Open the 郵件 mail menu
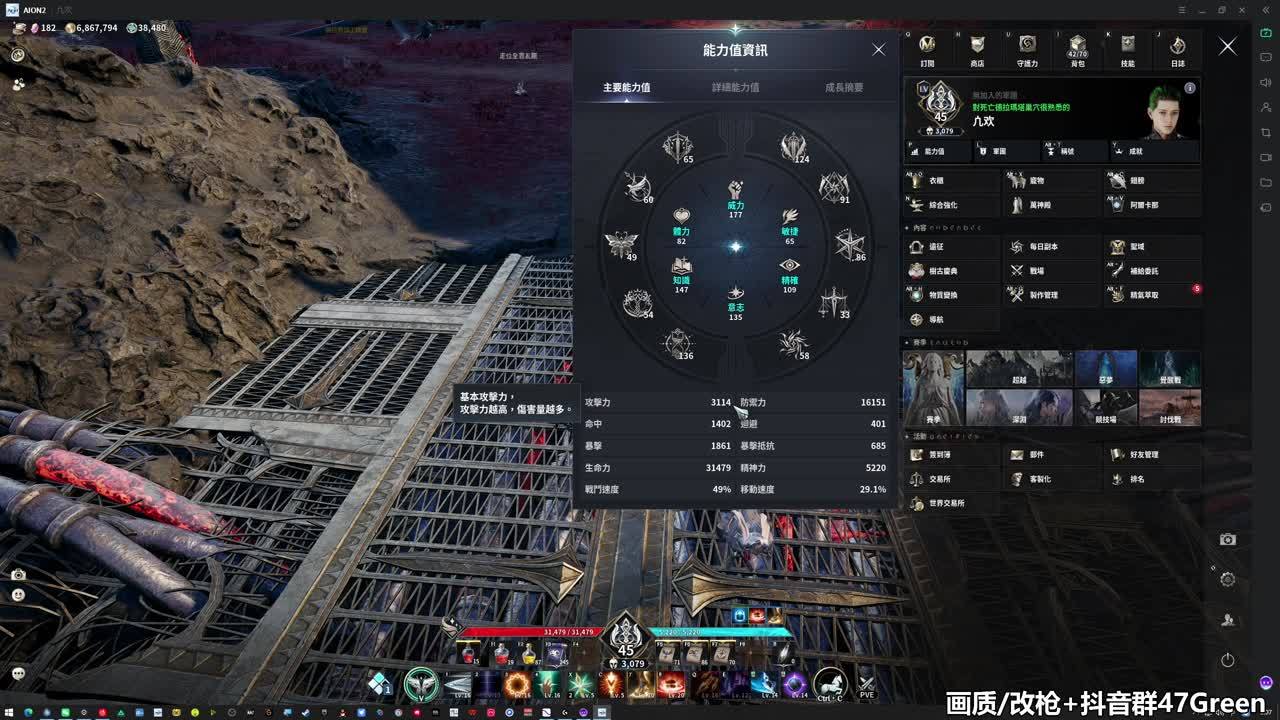The image size is (1280, 720). pos(1050,455)
